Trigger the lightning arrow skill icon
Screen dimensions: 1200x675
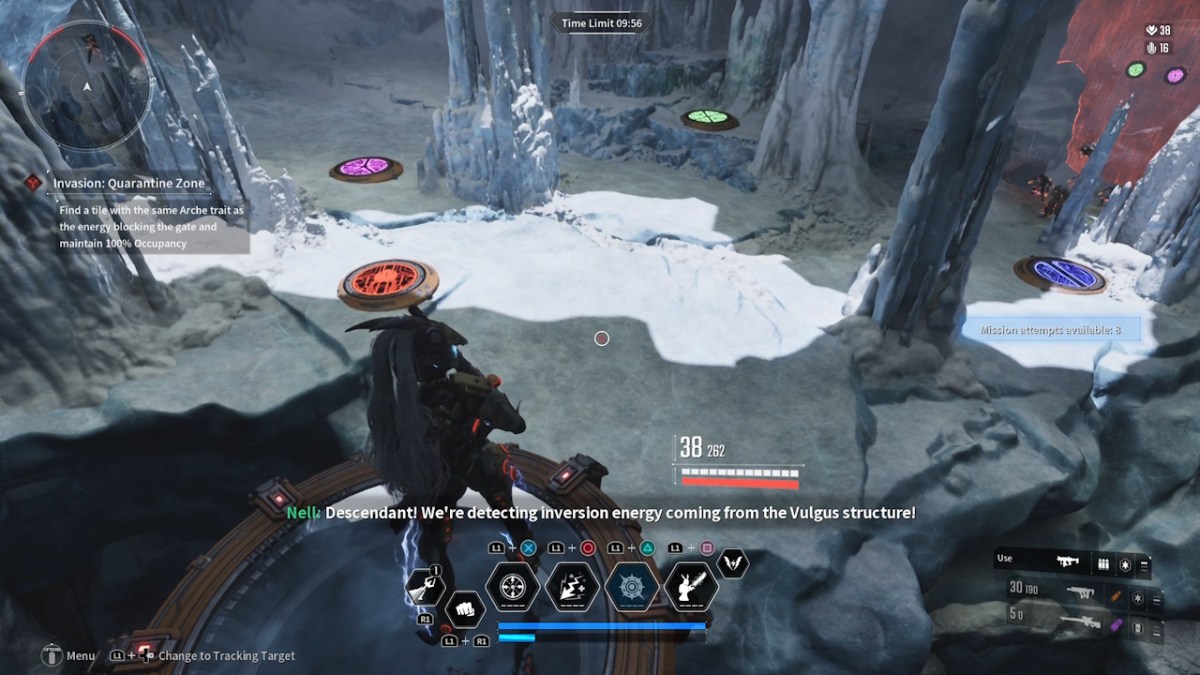[572, 585]
